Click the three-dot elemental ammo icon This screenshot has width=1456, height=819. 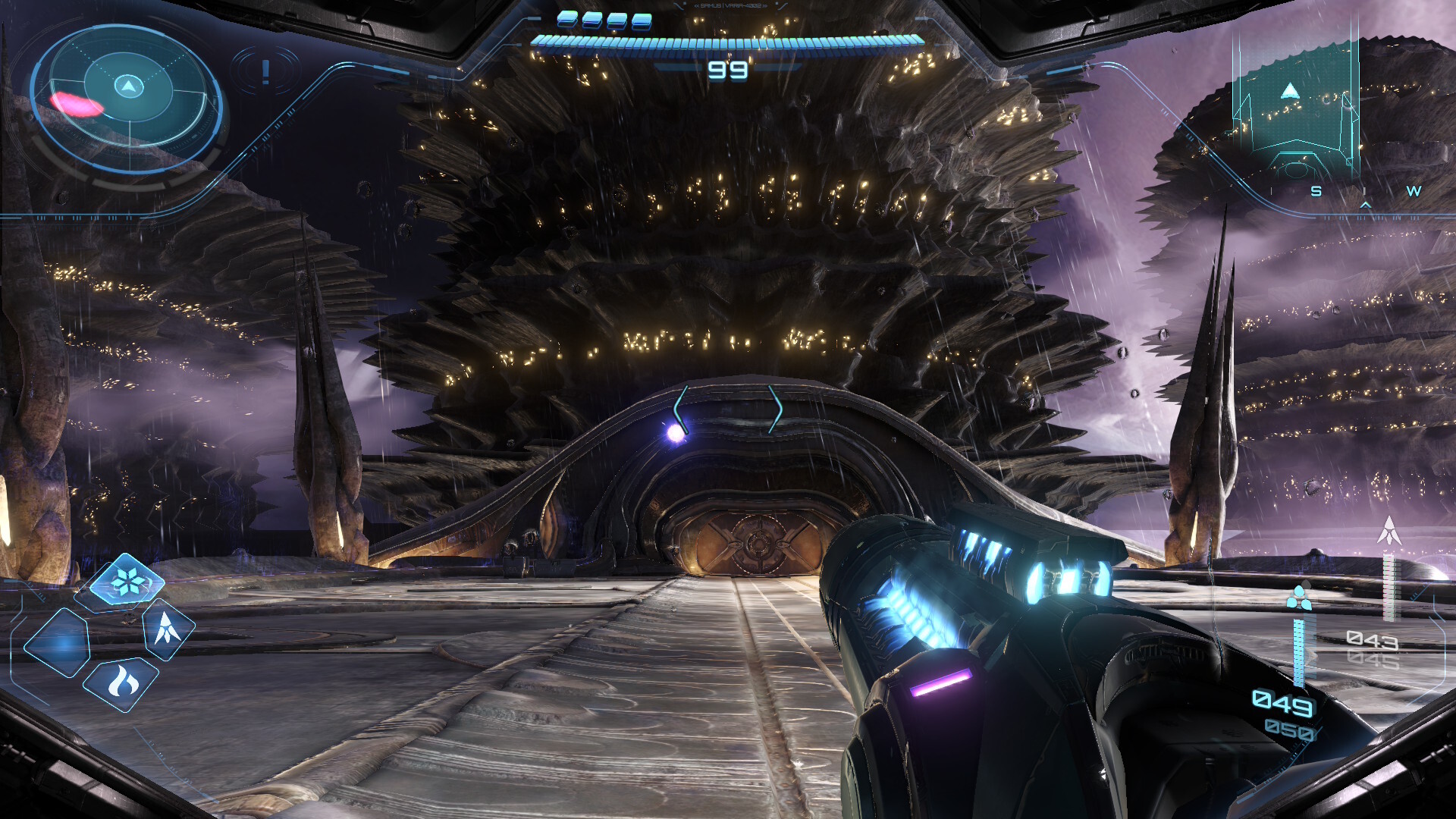(1299, 598)
